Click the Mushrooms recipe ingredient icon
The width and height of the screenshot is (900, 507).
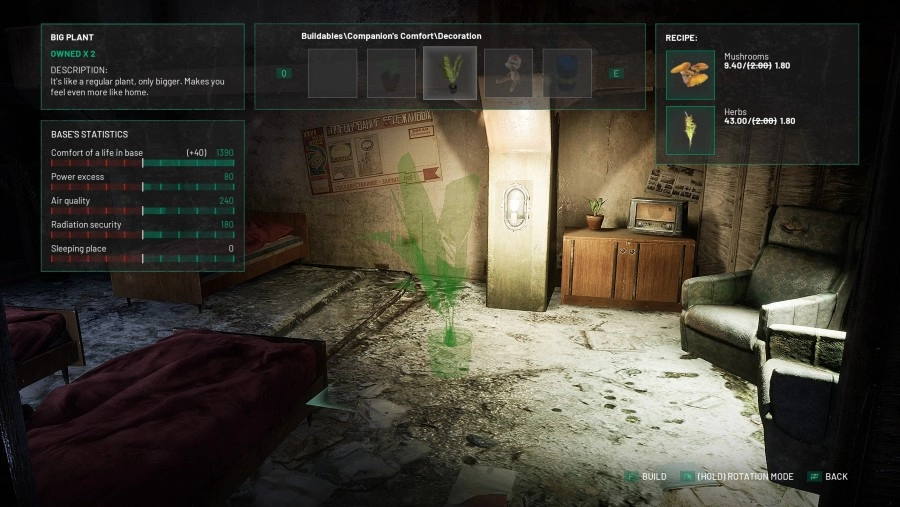click(690, 75)
